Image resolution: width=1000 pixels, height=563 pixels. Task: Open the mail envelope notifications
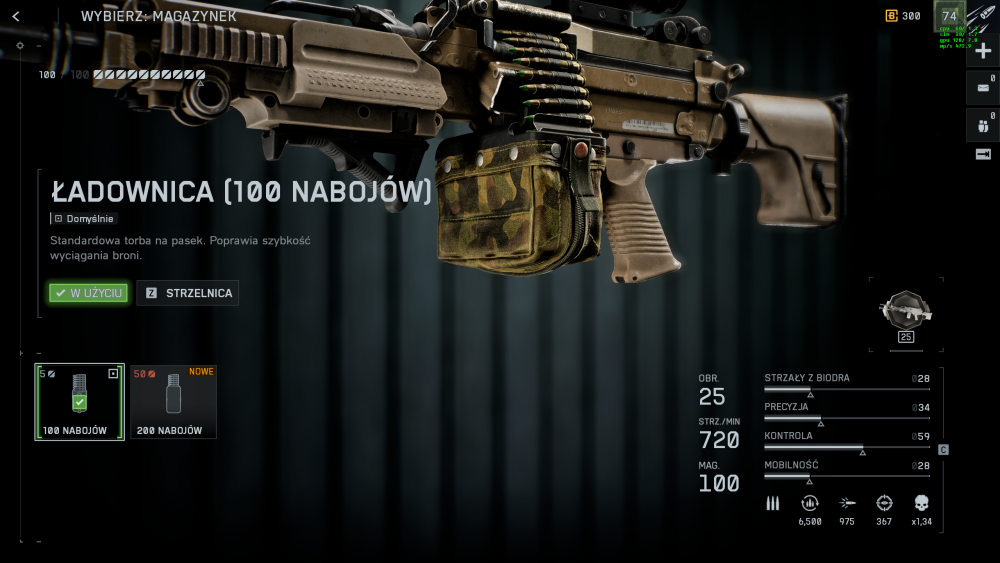point(983,87)
